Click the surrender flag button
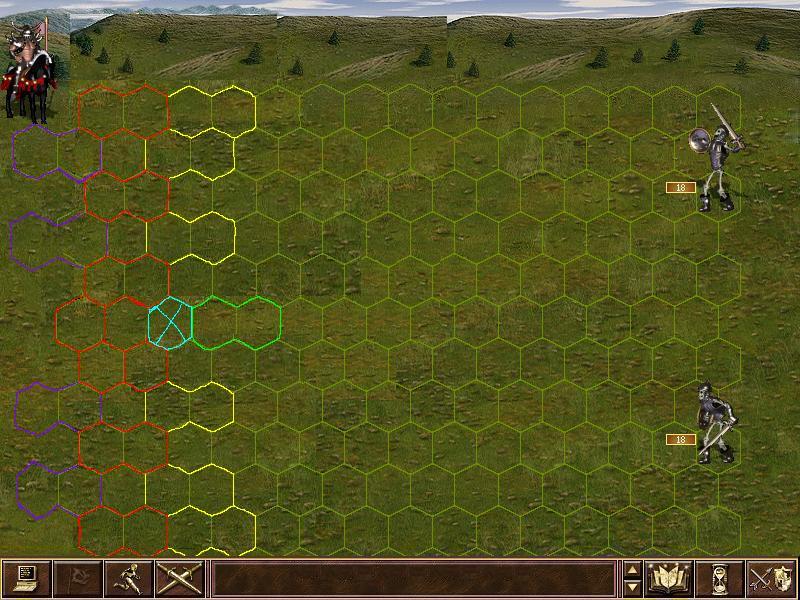This screenshot has height=600, width=800. [x=77, y=578]
